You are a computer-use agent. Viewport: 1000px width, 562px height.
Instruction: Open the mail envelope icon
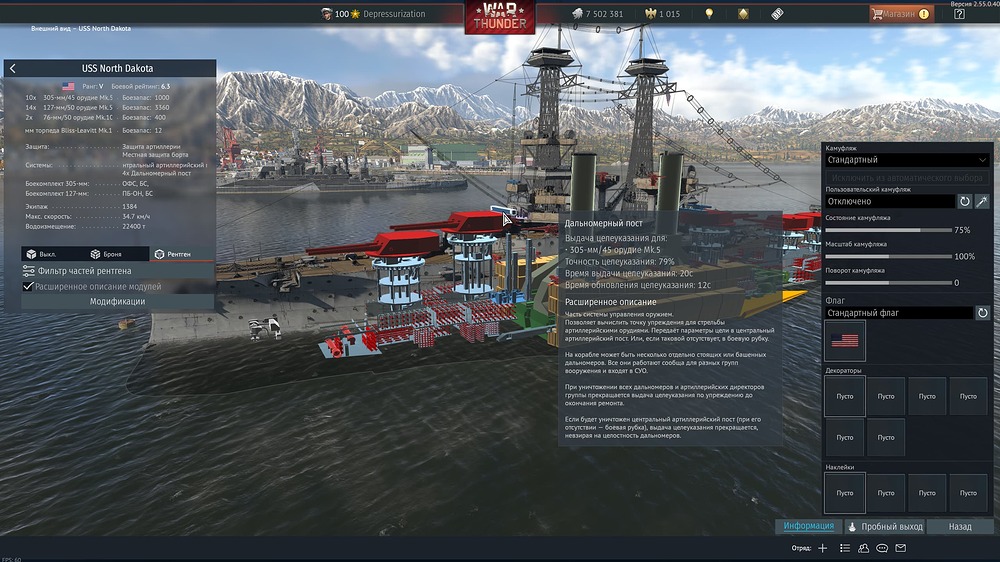pos(900,548)
